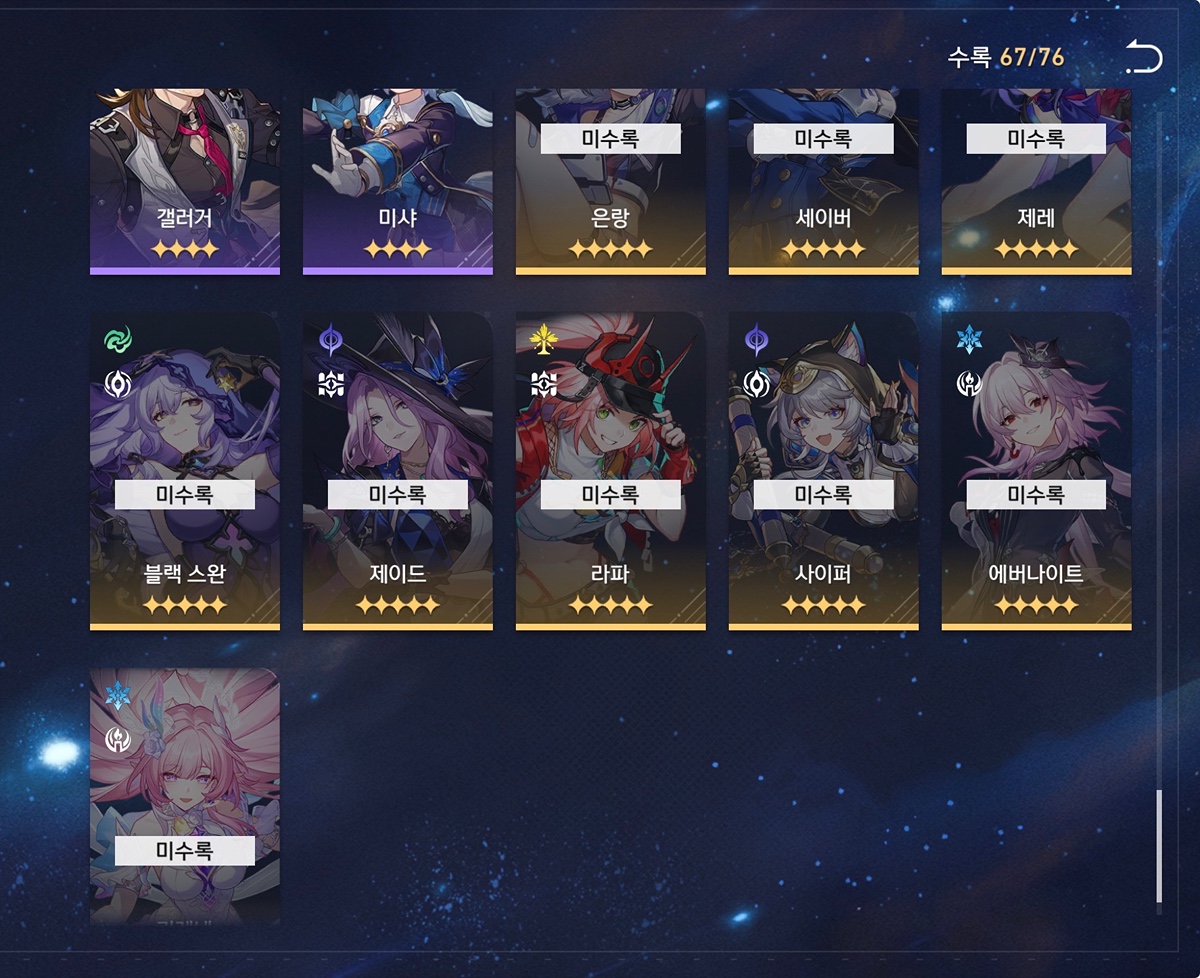The width and height of the screenshot is (1200, 978).
Task: Click the back arrow button
Action: tap(1144, 57)
